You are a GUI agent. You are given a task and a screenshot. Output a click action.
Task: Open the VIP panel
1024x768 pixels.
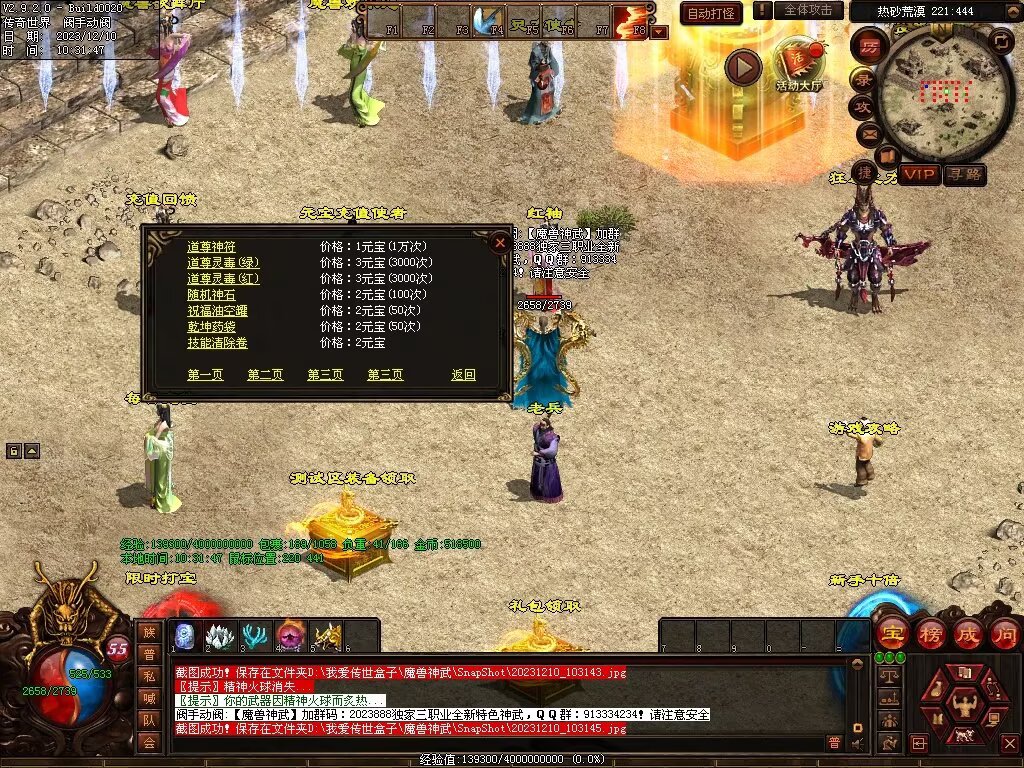click(918, 174)
